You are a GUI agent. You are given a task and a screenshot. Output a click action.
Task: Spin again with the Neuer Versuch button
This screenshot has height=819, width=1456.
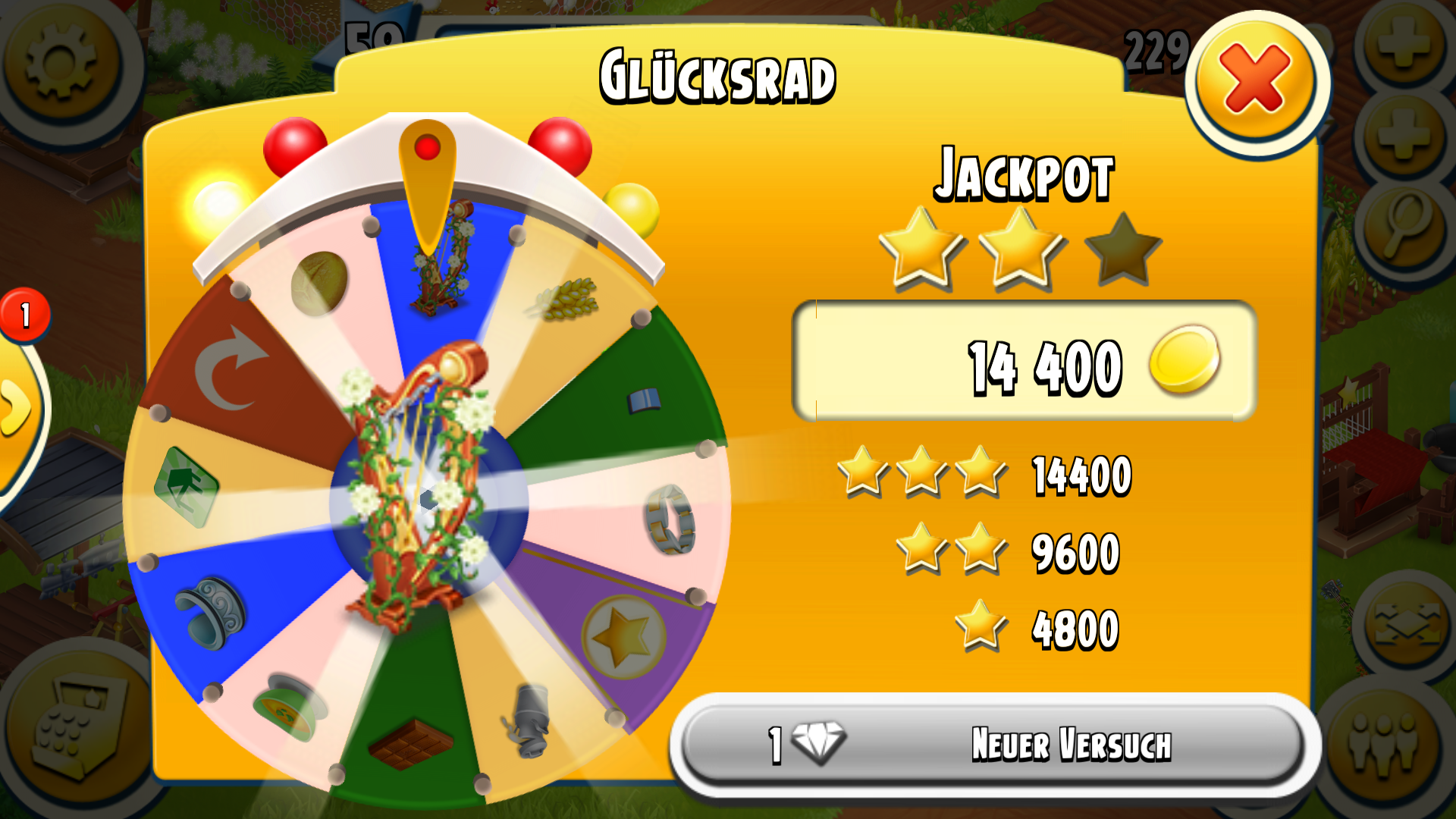[x=993, y=745]
